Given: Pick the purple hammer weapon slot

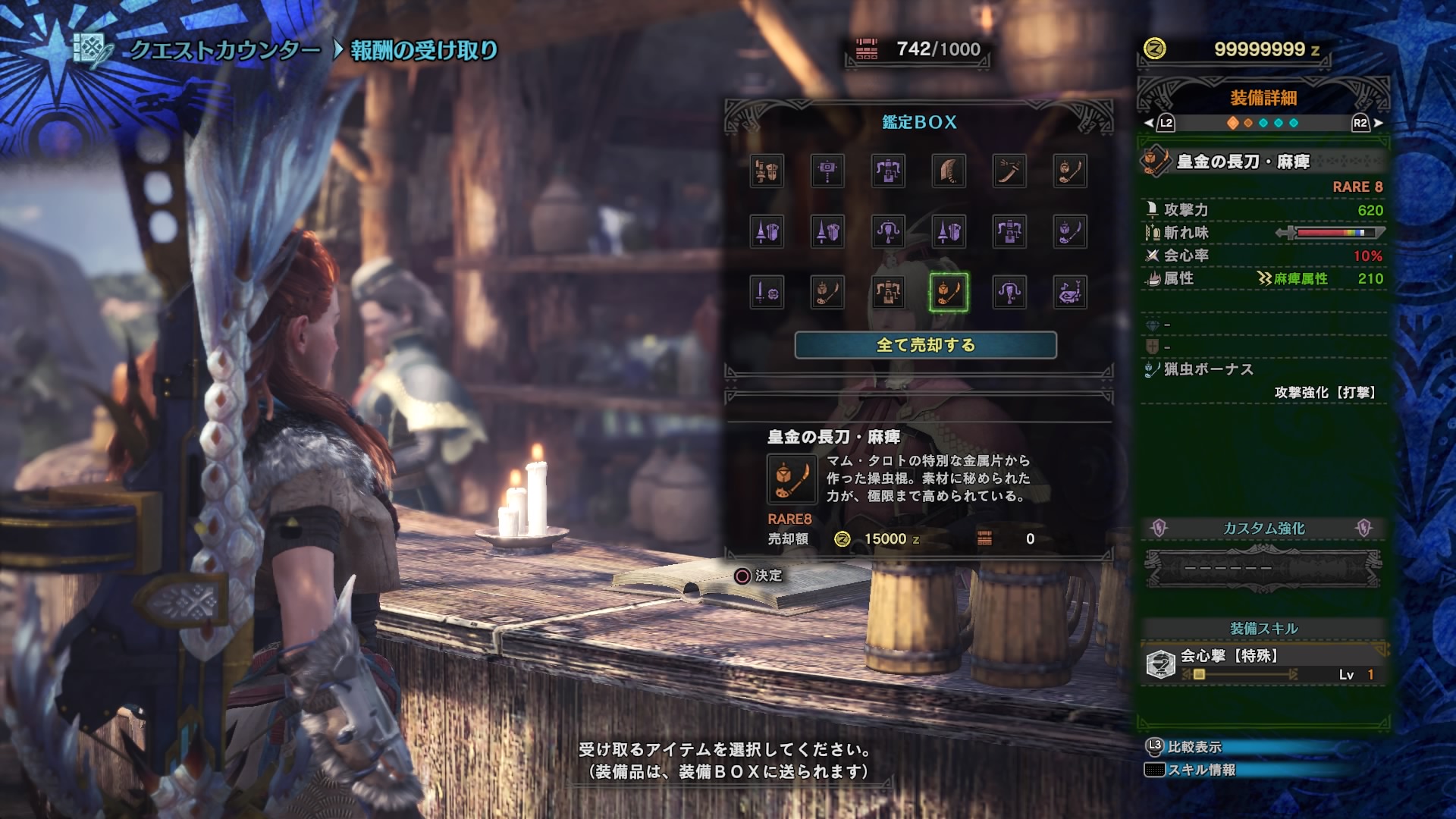Looking at the screenshot, I should [x=827, y=171].
